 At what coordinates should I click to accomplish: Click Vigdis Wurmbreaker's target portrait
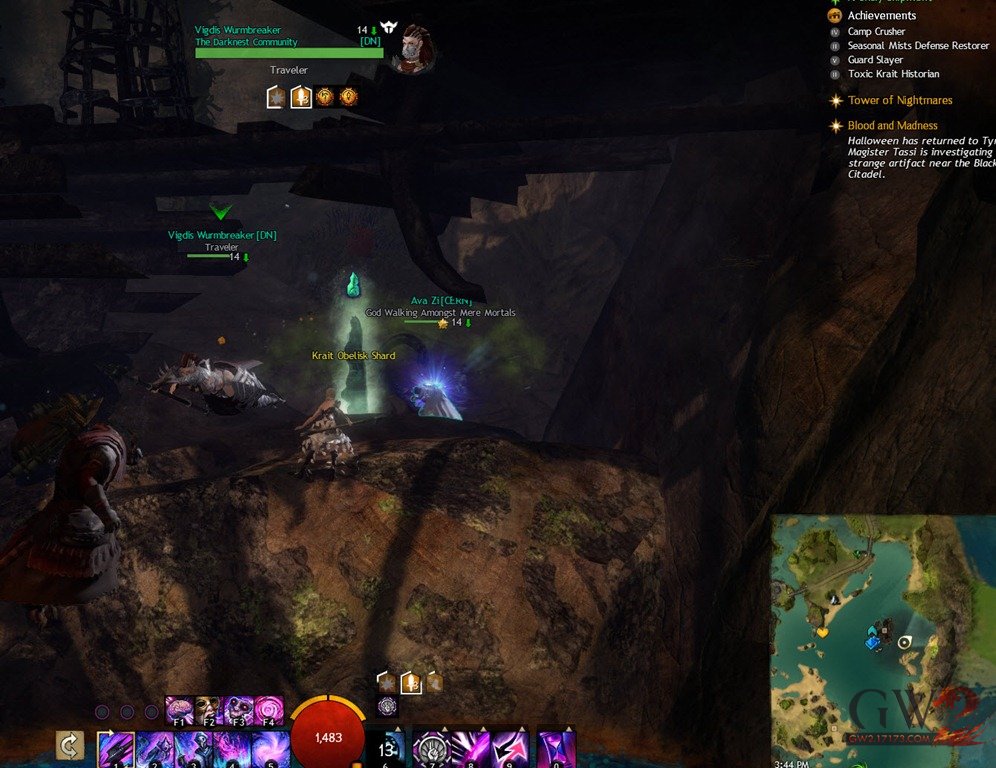(x=410, y=47)
